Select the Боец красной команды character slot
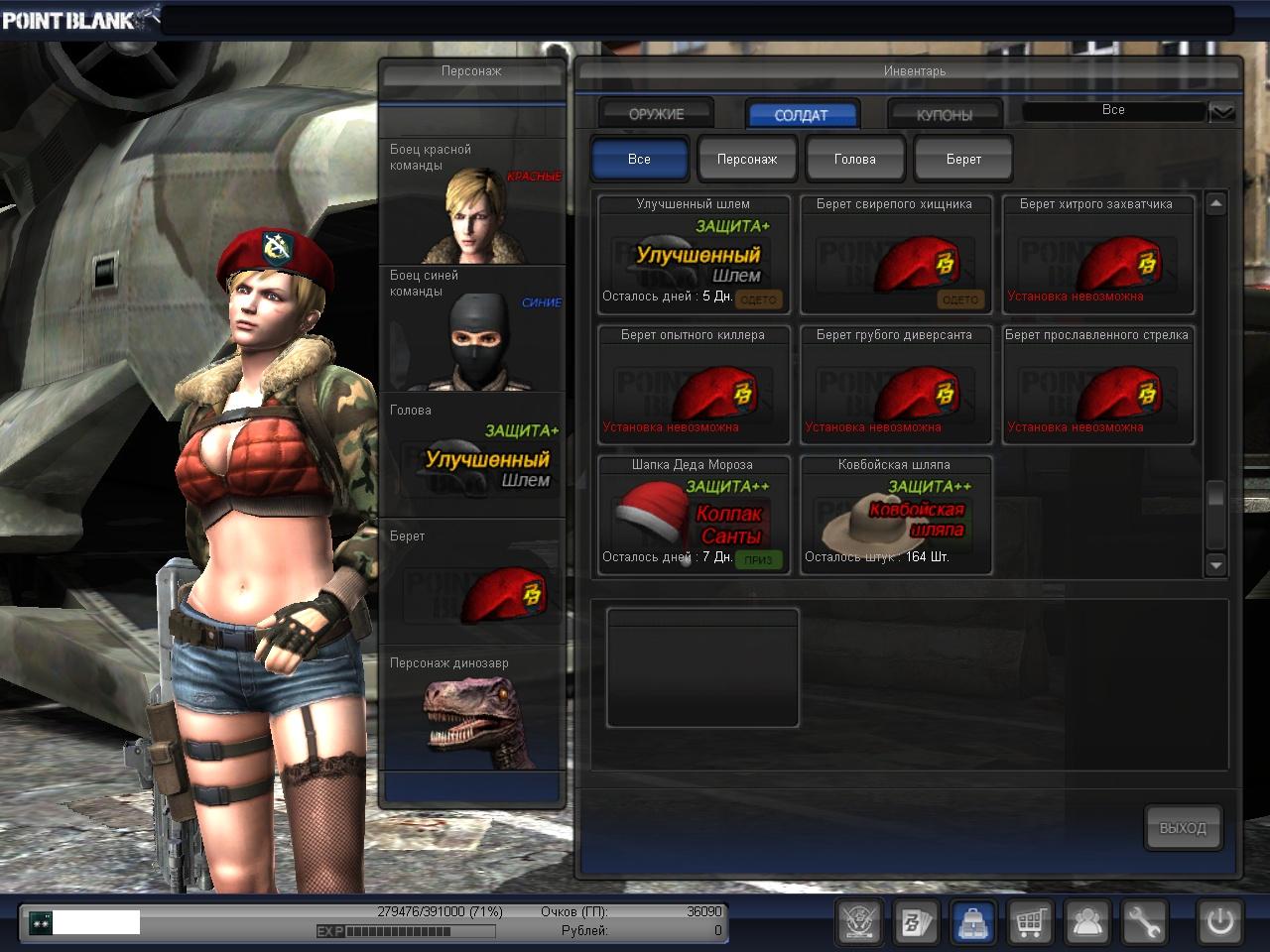1270x952 pixels. pos(472,201)
